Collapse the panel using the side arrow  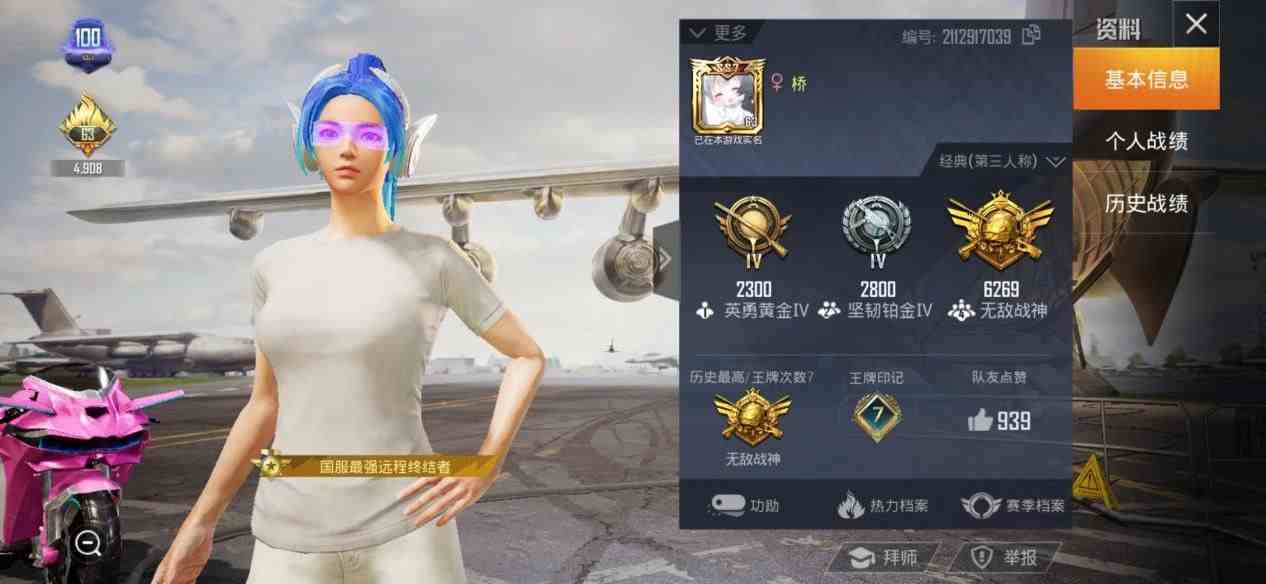pos(665,259)
